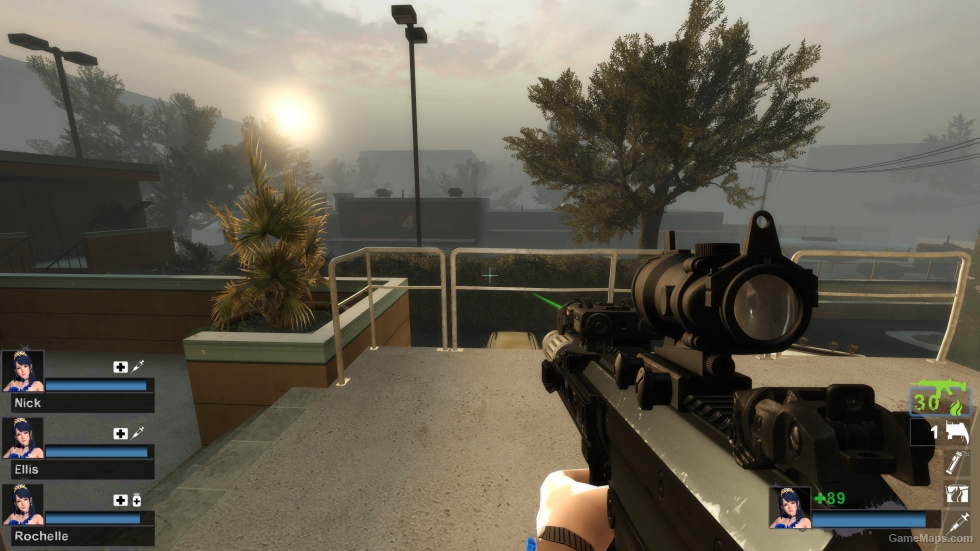Click Rochelle's teammate portrait
This screenshot has width=980, height=551.
pyautogui.click(x=23, y=504)
